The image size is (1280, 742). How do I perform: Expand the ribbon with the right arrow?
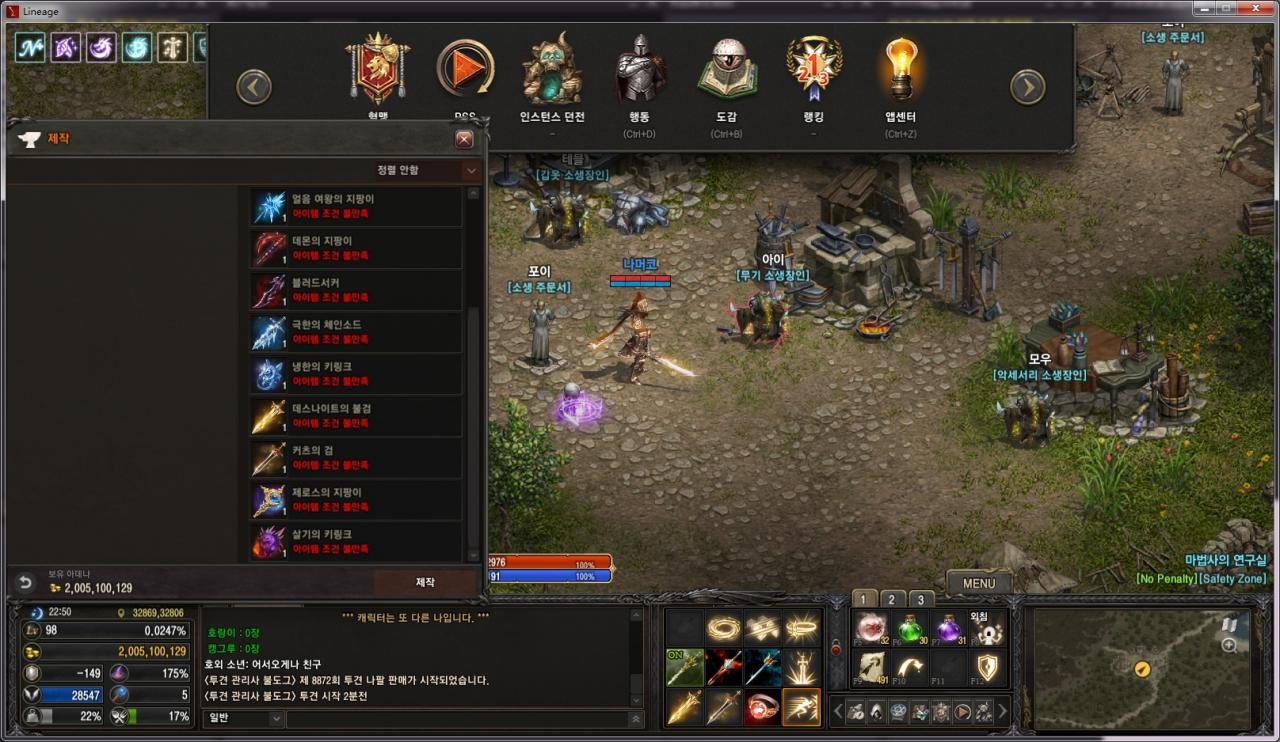point(1027,87)
